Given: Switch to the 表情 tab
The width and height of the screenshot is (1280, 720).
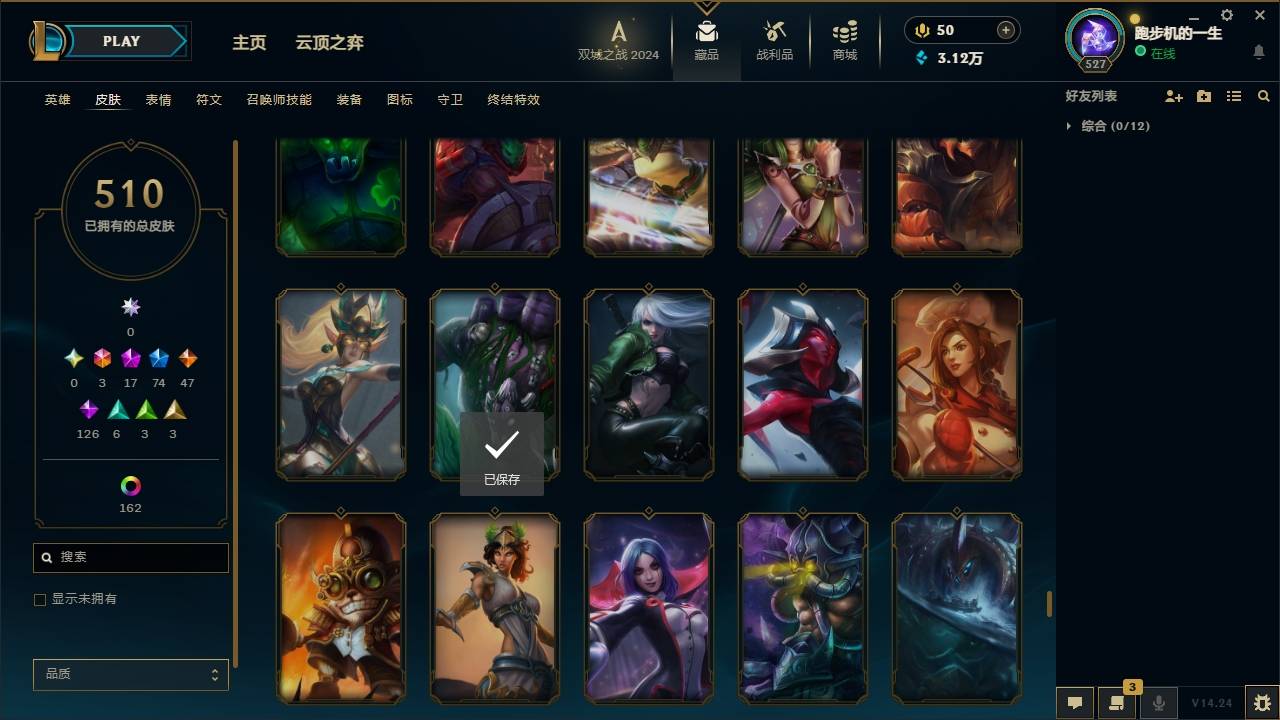Looking at the screenshot, I should coord(158,100).
